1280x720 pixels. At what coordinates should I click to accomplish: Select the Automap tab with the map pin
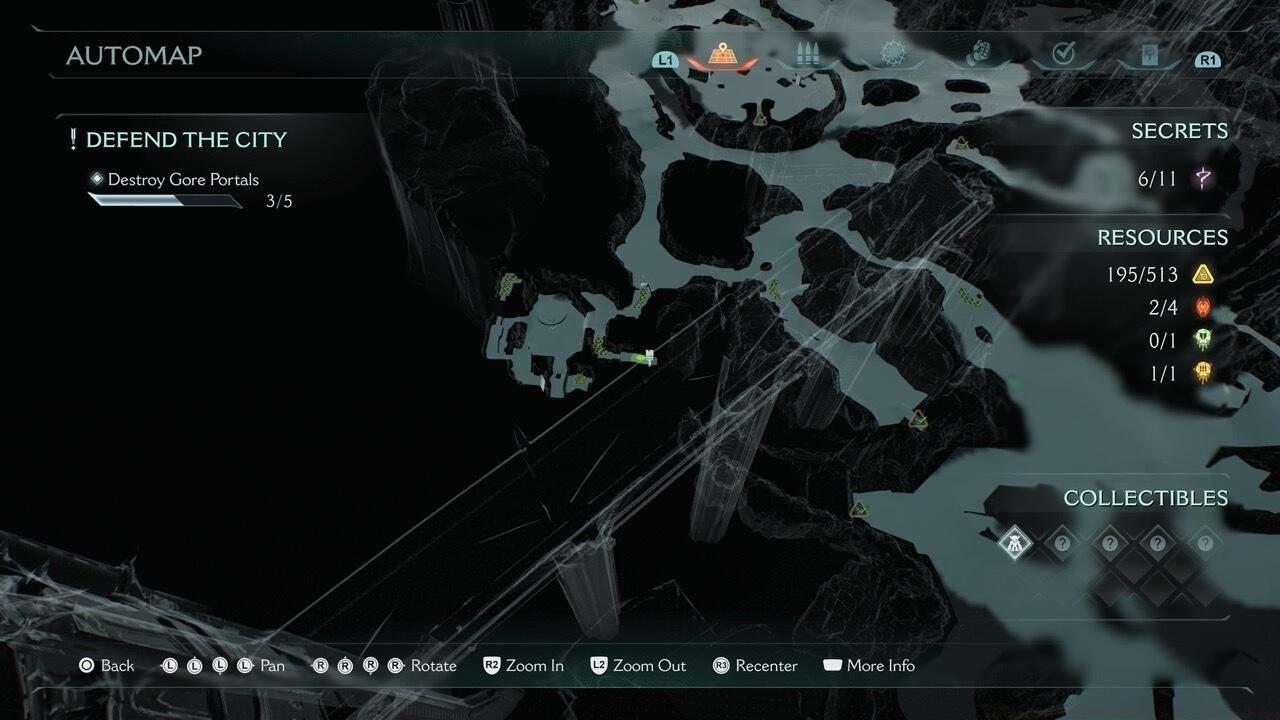(x=721, y=54)
